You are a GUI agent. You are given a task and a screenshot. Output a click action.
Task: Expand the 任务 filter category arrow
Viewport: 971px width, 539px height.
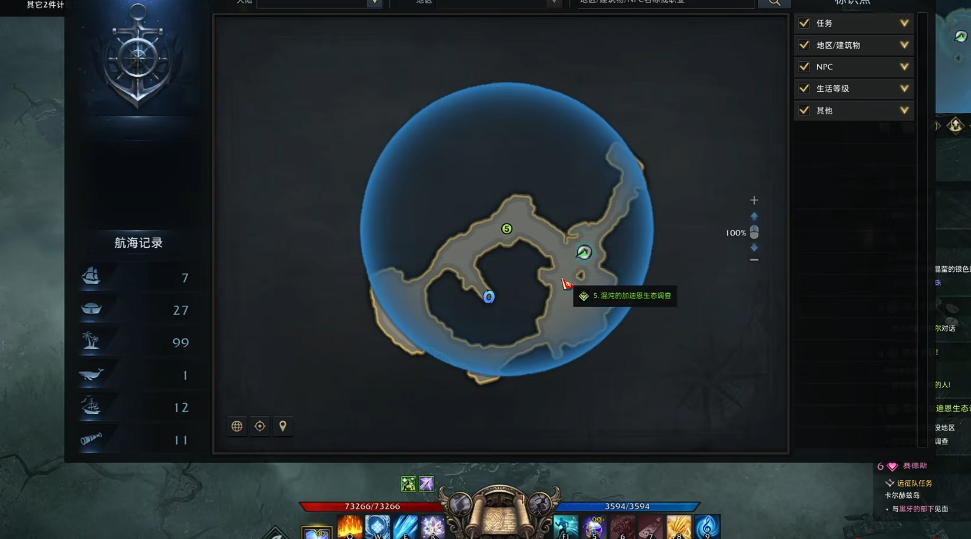click(904, 23)
